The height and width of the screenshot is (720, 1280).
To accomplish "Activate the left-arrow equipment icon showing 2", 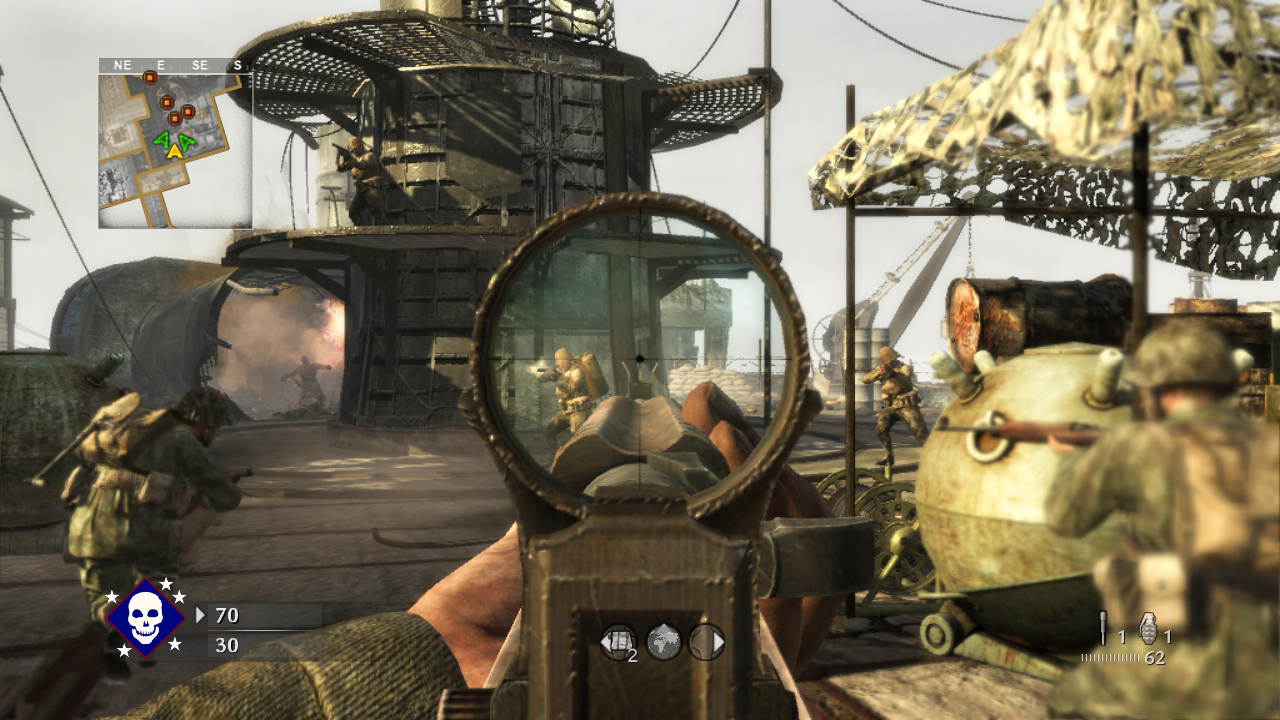I will [x=618, y=642].
